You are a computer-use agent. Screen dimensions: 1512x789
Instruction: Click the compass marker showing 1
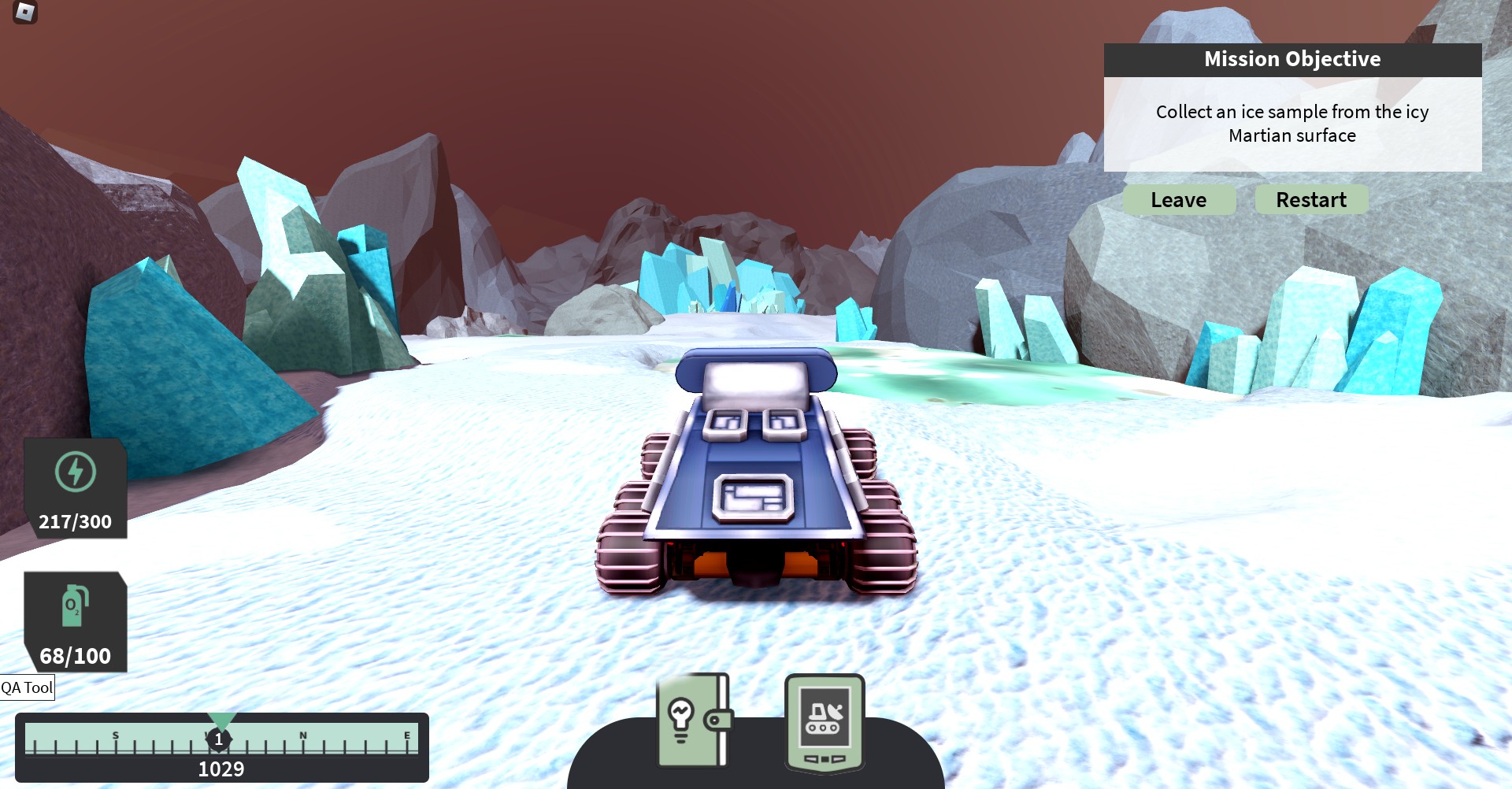coord(219,739)
